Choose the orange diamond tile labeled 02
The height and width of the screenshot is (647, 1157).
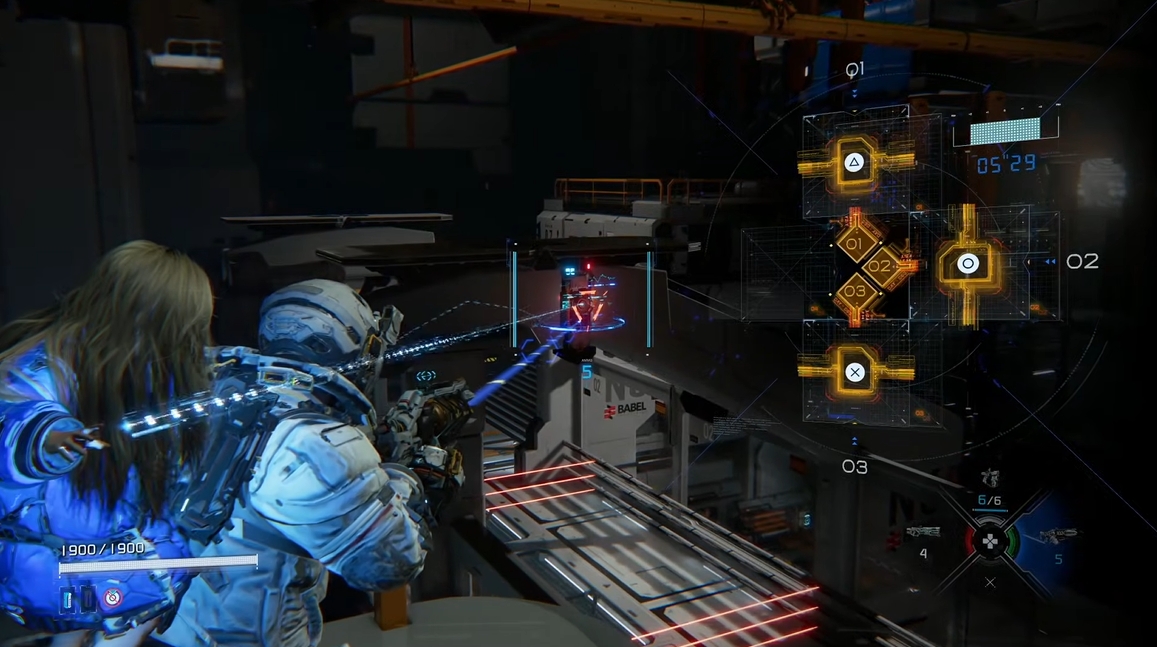(x=879, y=268)
